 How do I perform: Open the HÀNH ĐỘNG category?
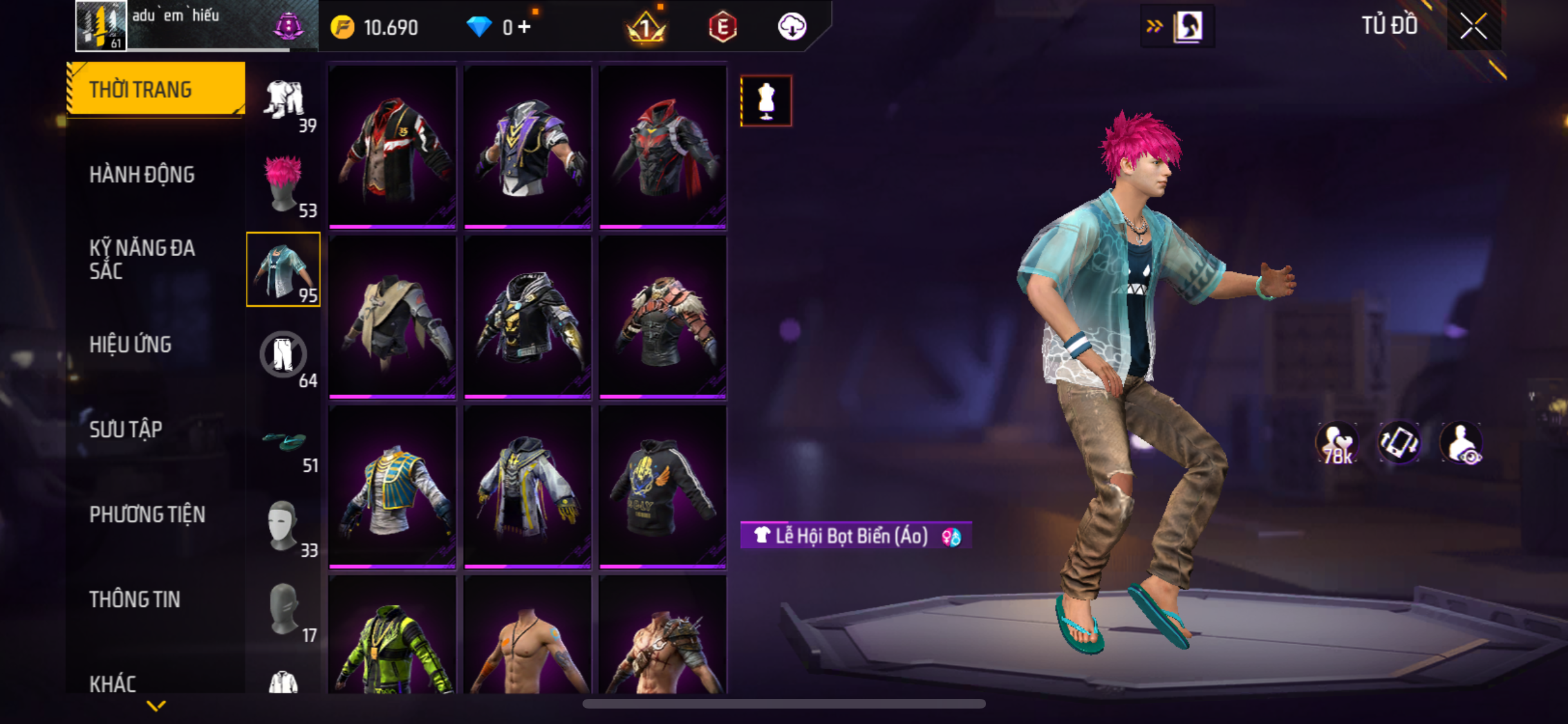point(142,174)
